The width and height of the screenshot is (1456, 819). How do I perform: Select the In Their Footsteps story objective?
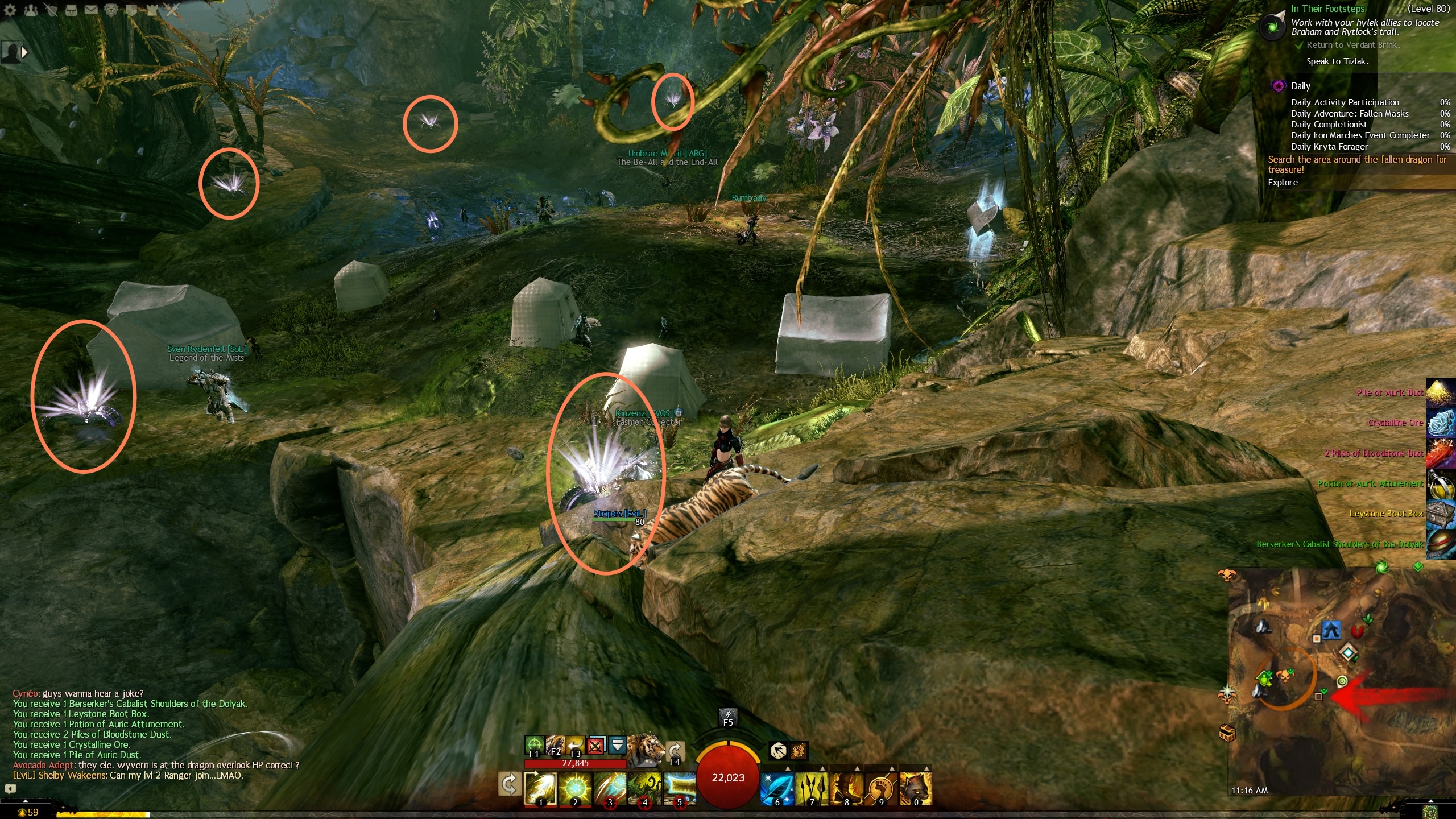1327,9
